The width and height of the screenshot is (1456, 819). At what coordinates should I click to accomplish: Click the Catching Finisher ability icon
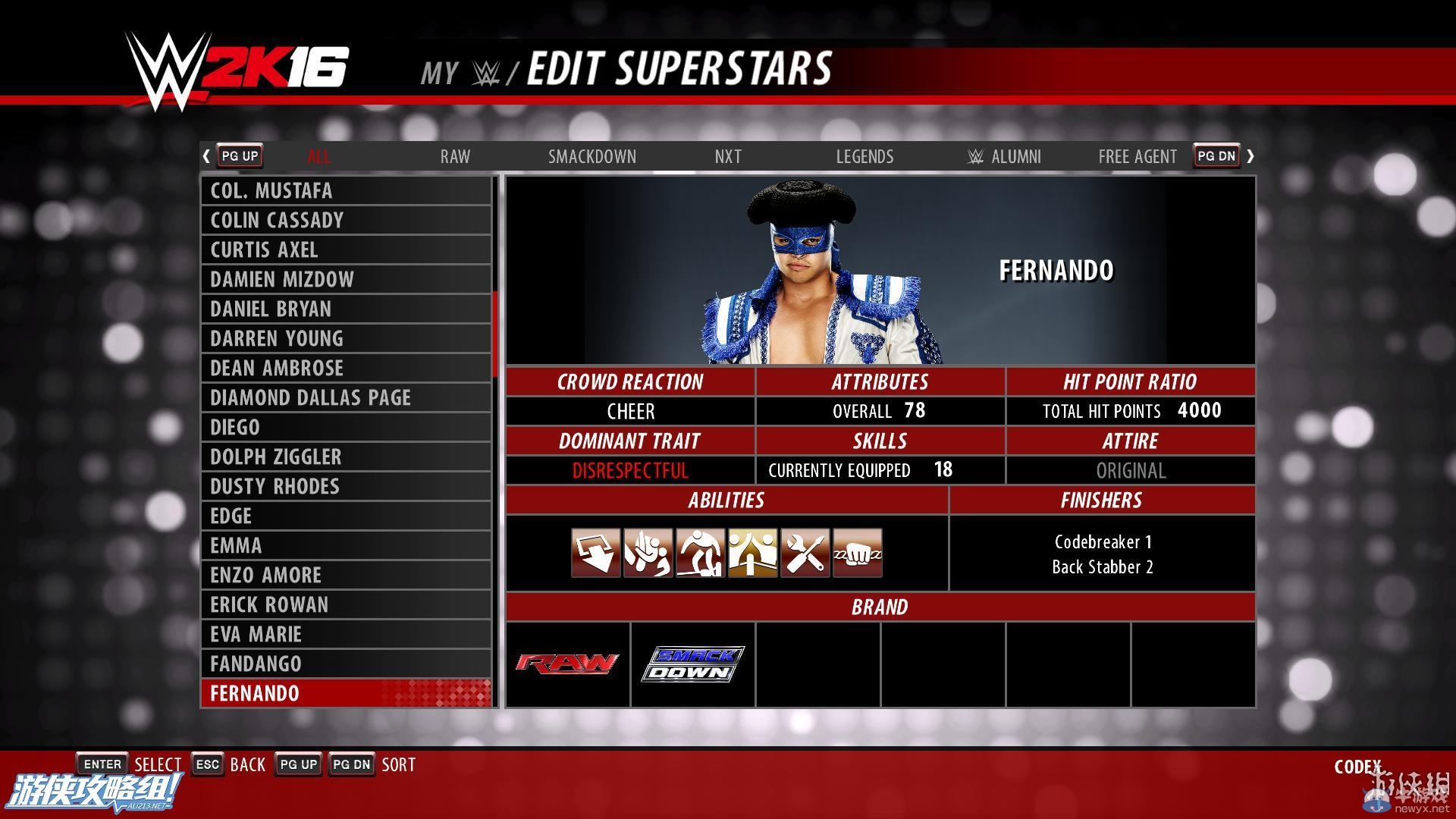pyautogui.click(x=648, y=554)
